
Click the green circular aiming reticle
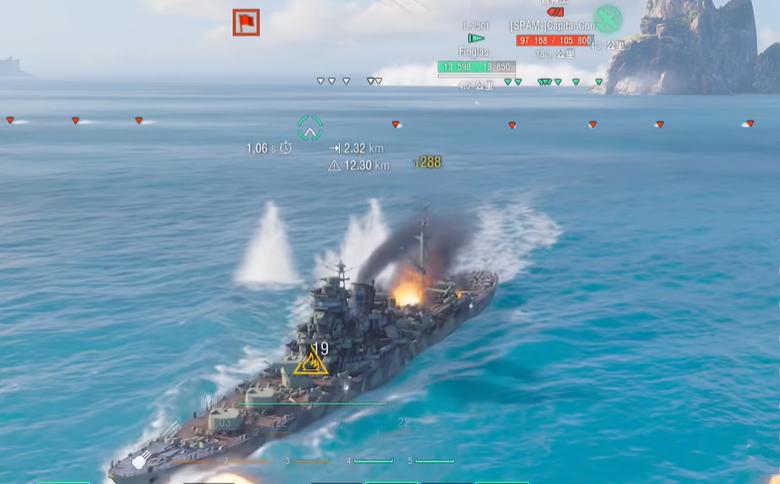(310, 128)
